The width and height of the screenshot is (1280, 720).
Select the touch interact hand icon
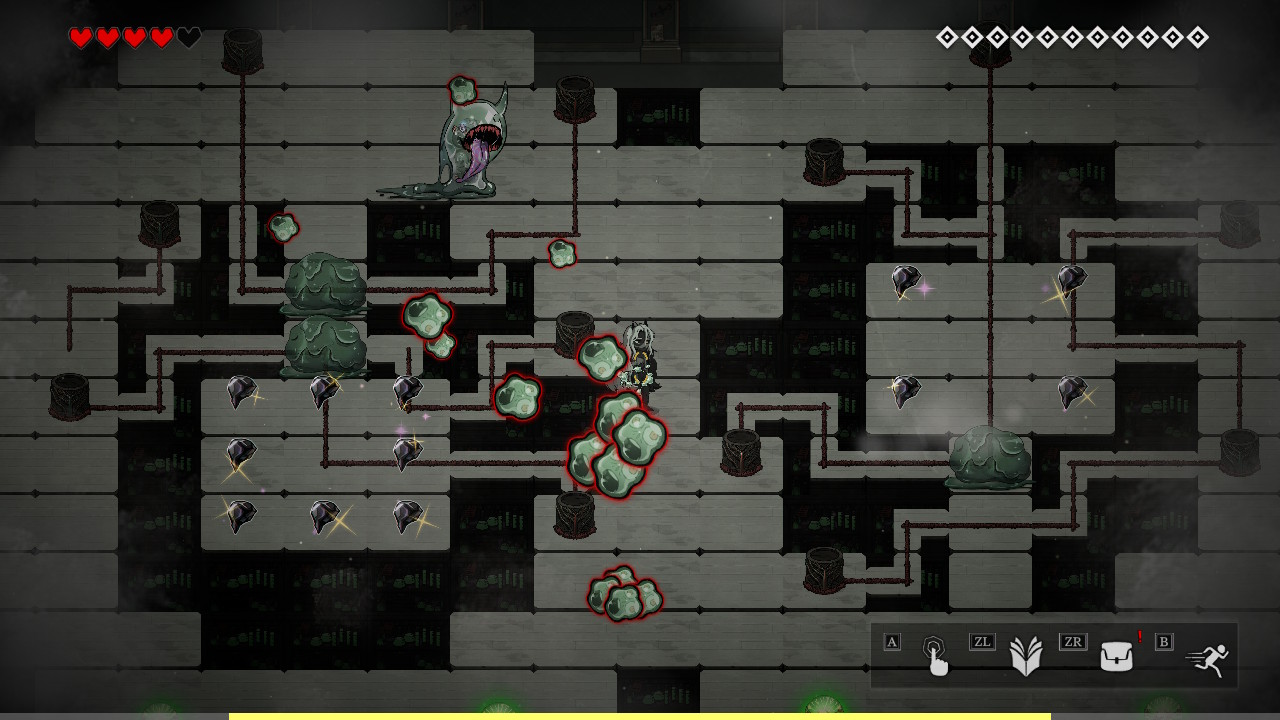pos(937,655)
